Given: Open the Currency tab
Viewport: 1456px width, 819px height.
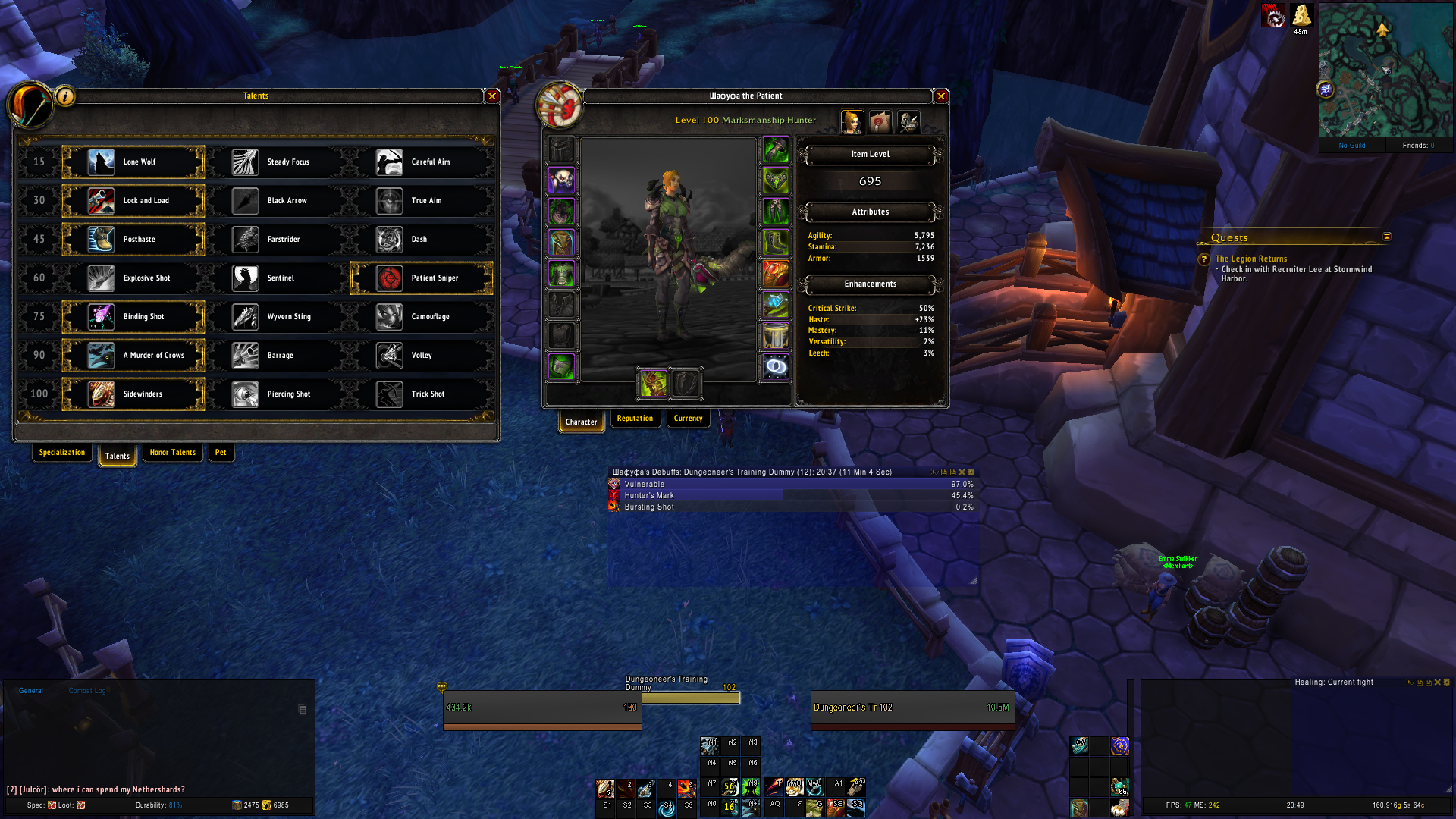Looking at the screenshot, I should click(x=688, y=419).
